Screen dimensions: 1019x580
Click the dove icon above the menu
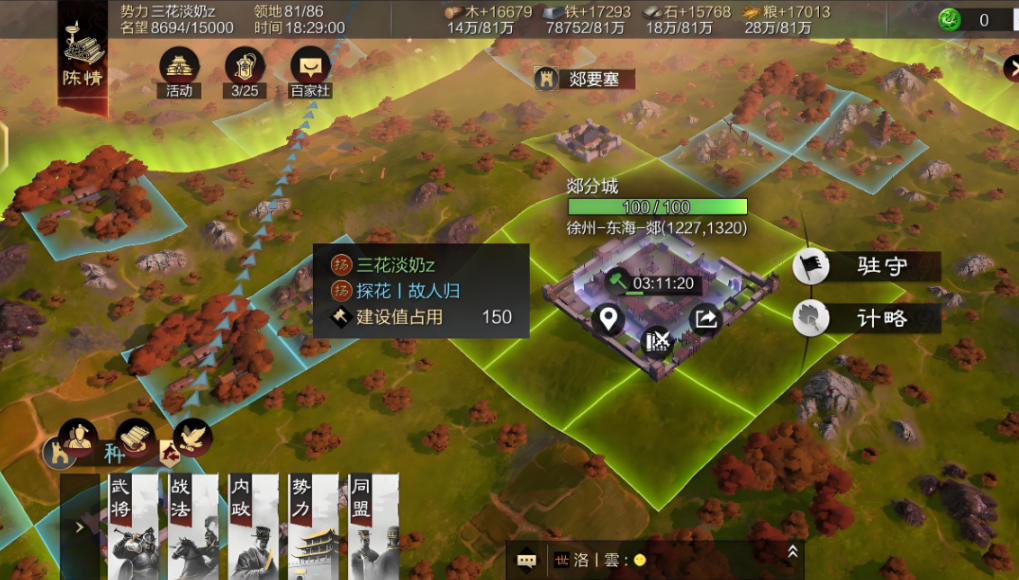192,436
